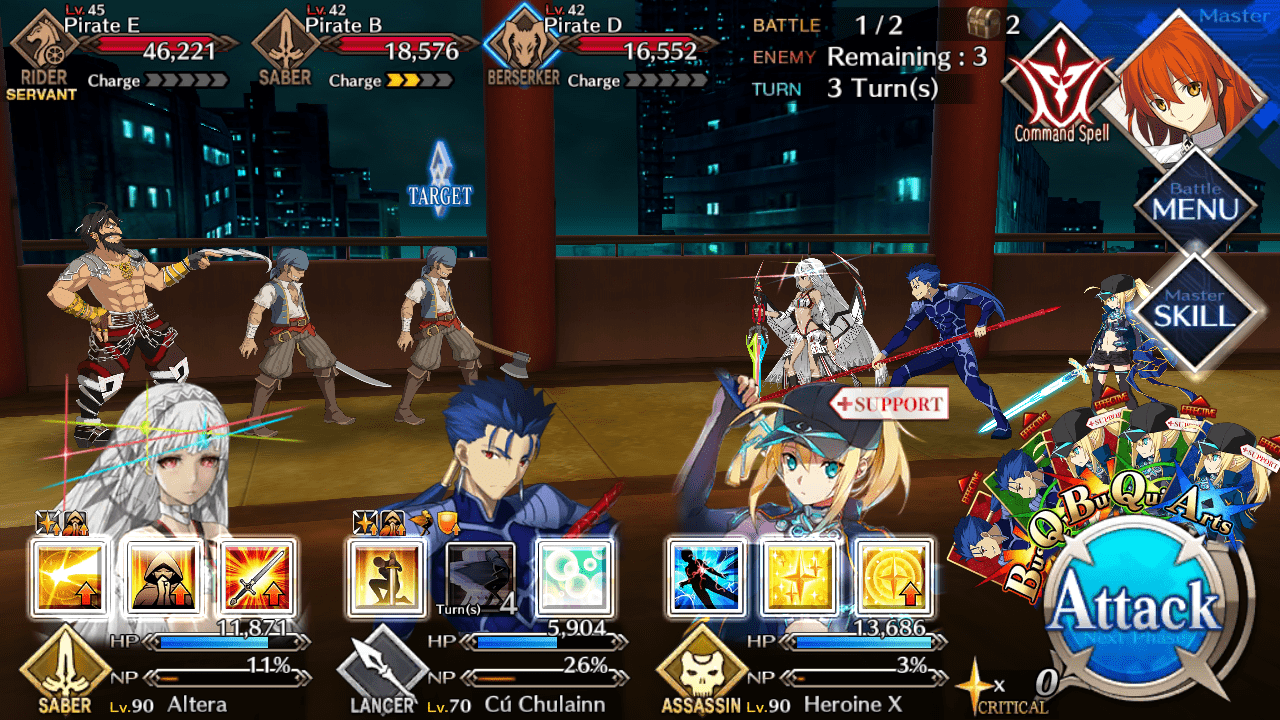
Task: Show Heroine X's Assassin status details
Action: [706, 673]
